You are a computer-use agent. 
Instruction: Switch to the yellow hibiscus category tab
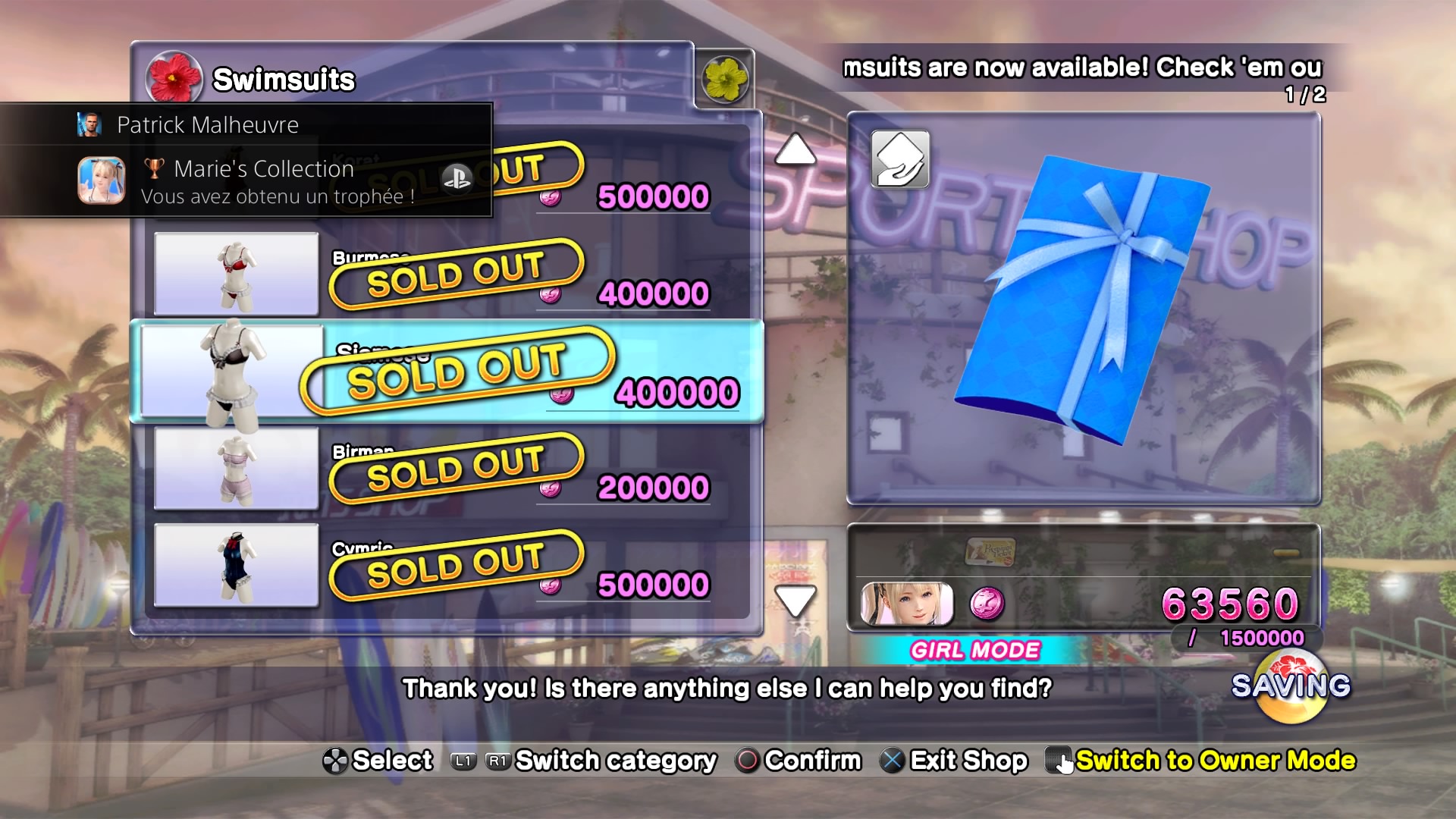pyautogui.click(x=724, y=79)
